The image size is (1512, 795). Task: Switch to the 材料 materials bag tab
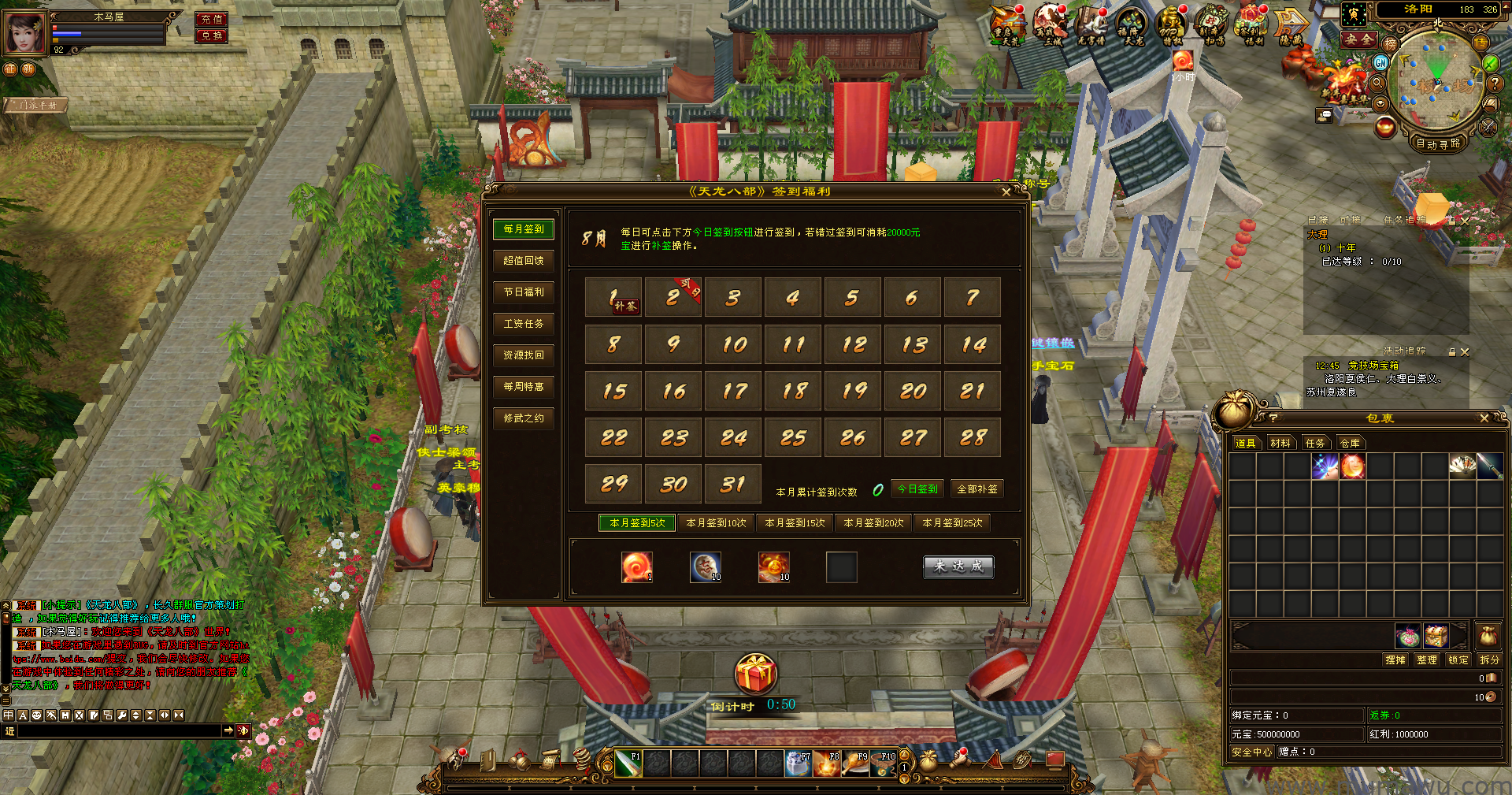[x=1280, y=444]
